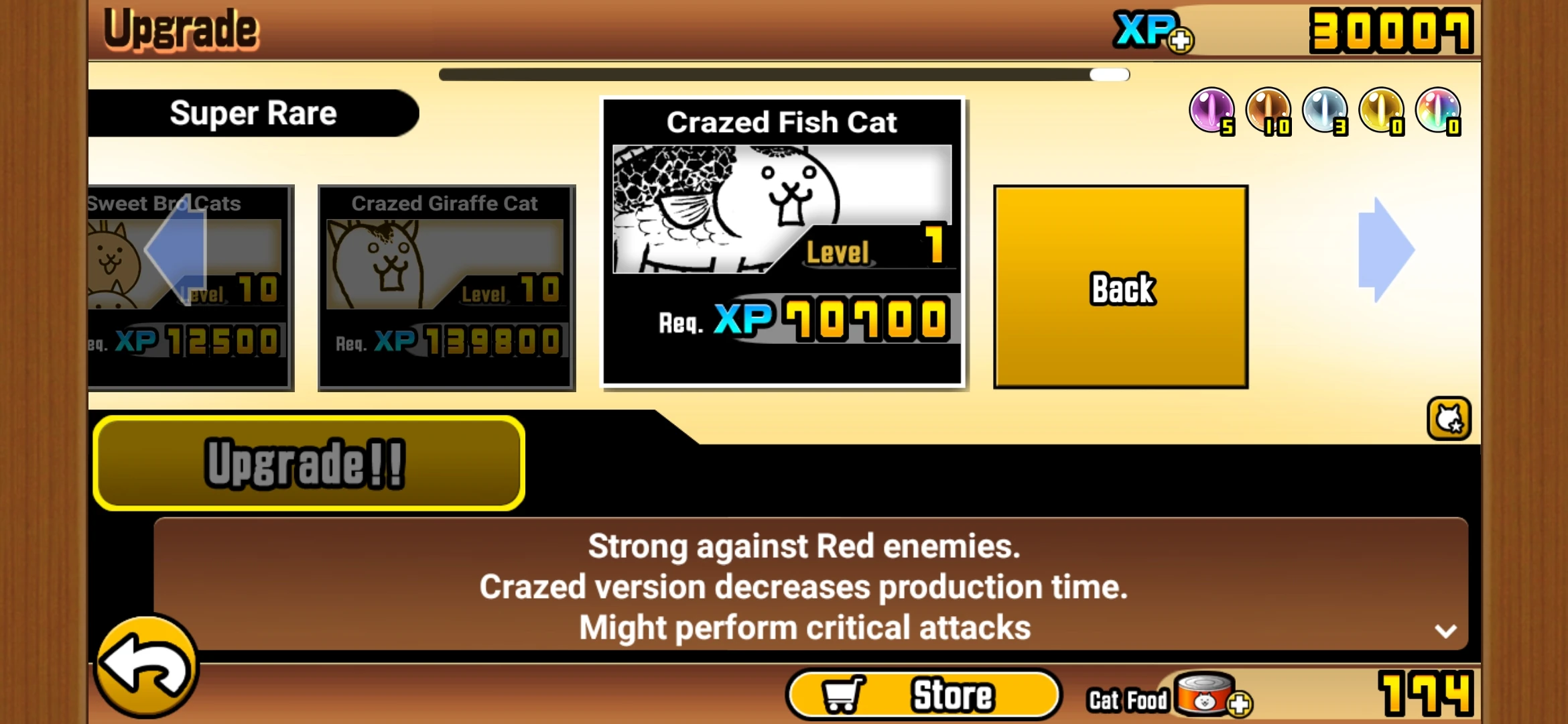The image size is (1568, 724).
Task: Toggle the Crazed Giraffe Cat card selection
Action: click(x=446, y=288)
